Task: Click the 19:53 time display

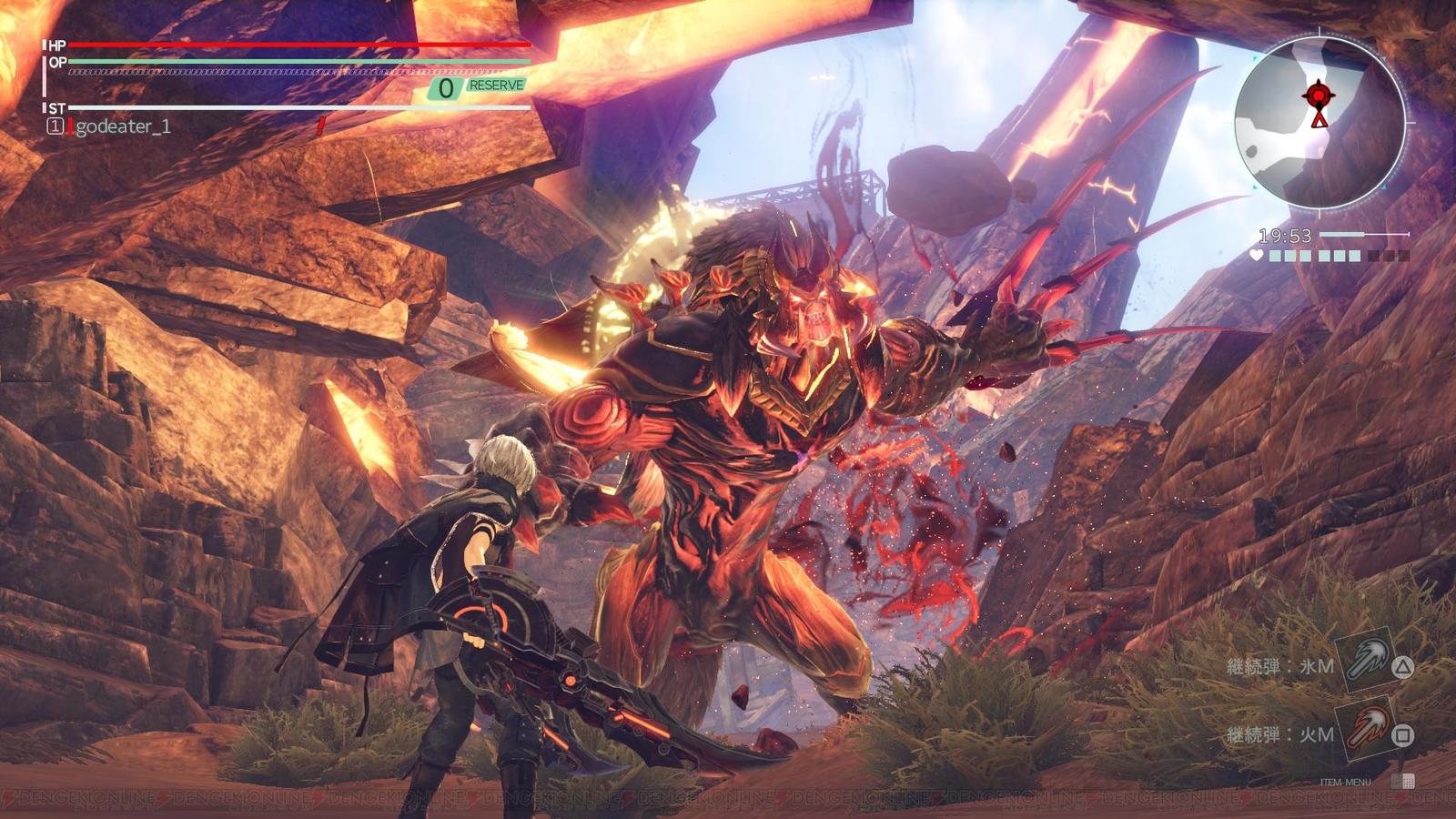Action: point(1284,235)
